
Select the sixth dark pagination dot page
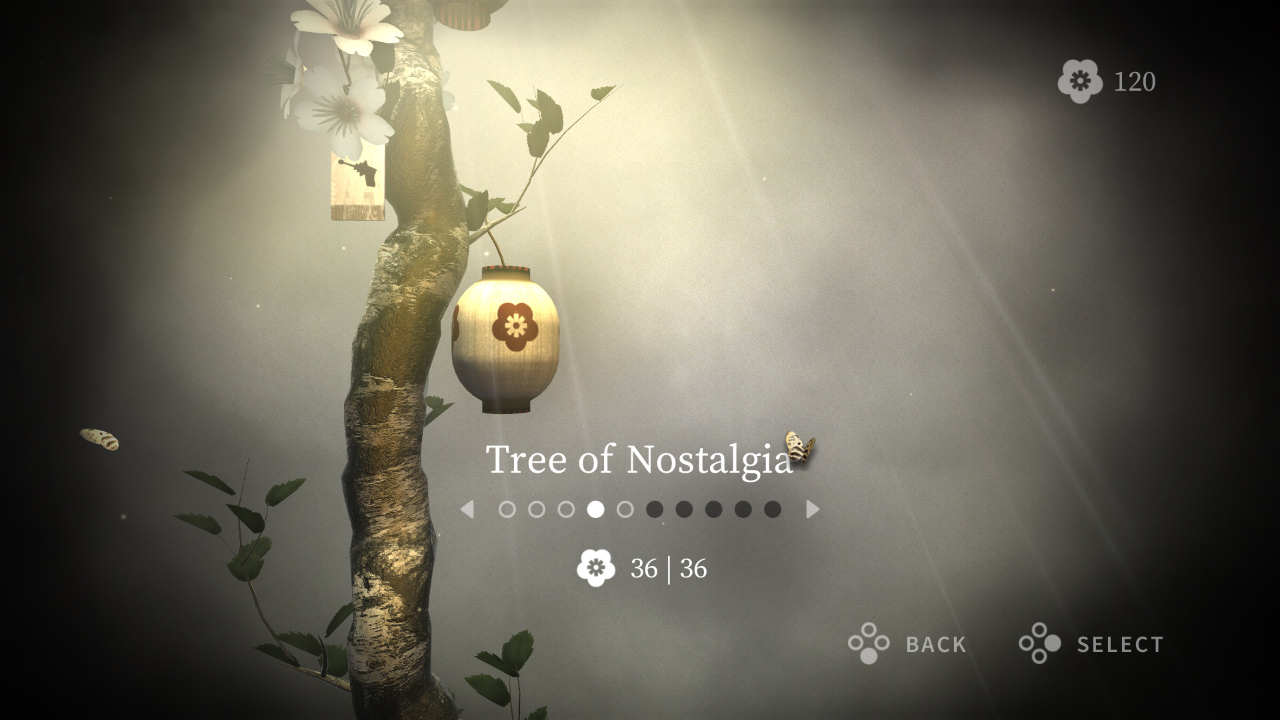[653, 510]
